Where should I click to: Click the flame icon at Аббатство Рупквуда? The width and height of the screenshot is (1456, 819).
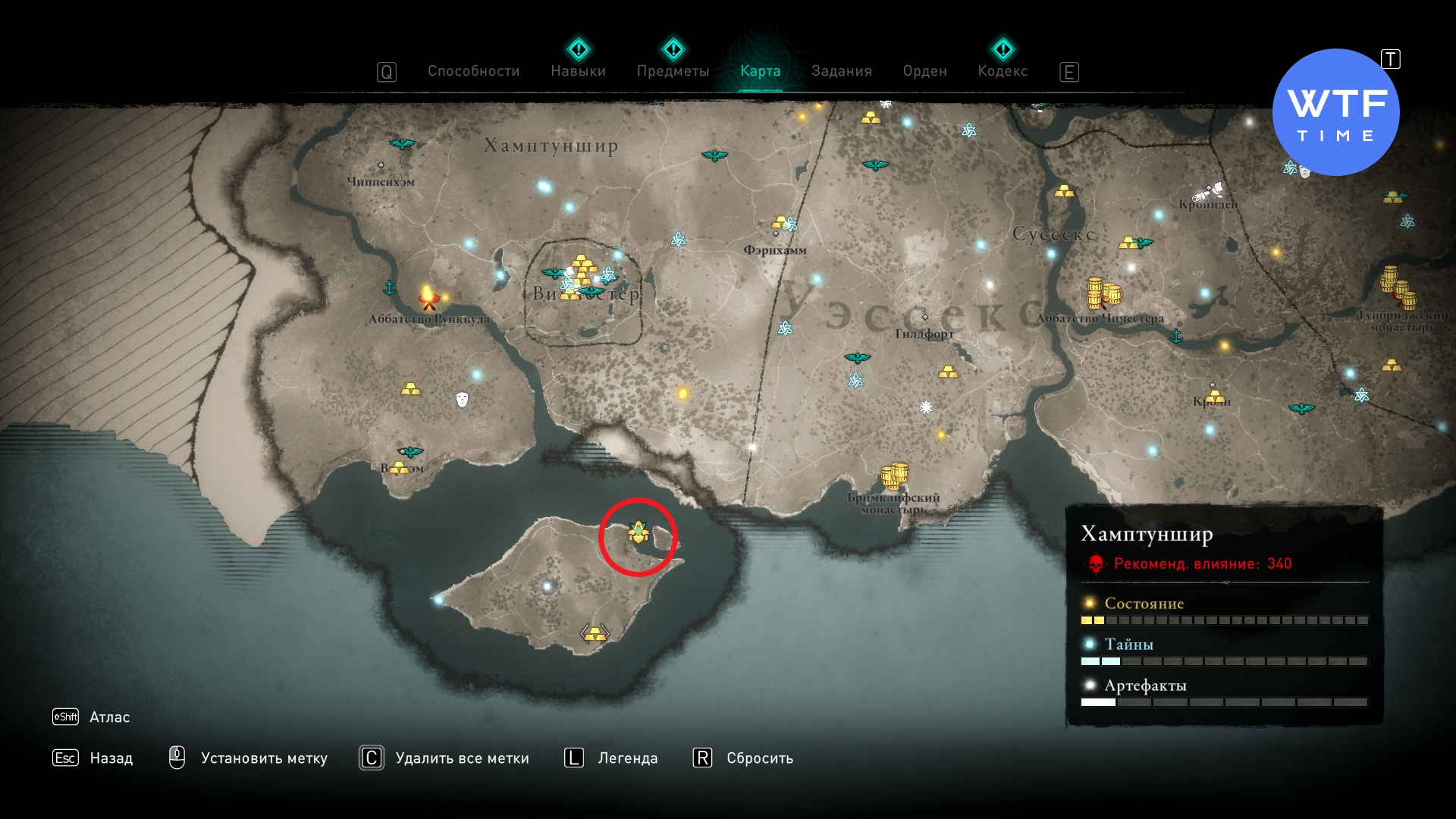428,297
